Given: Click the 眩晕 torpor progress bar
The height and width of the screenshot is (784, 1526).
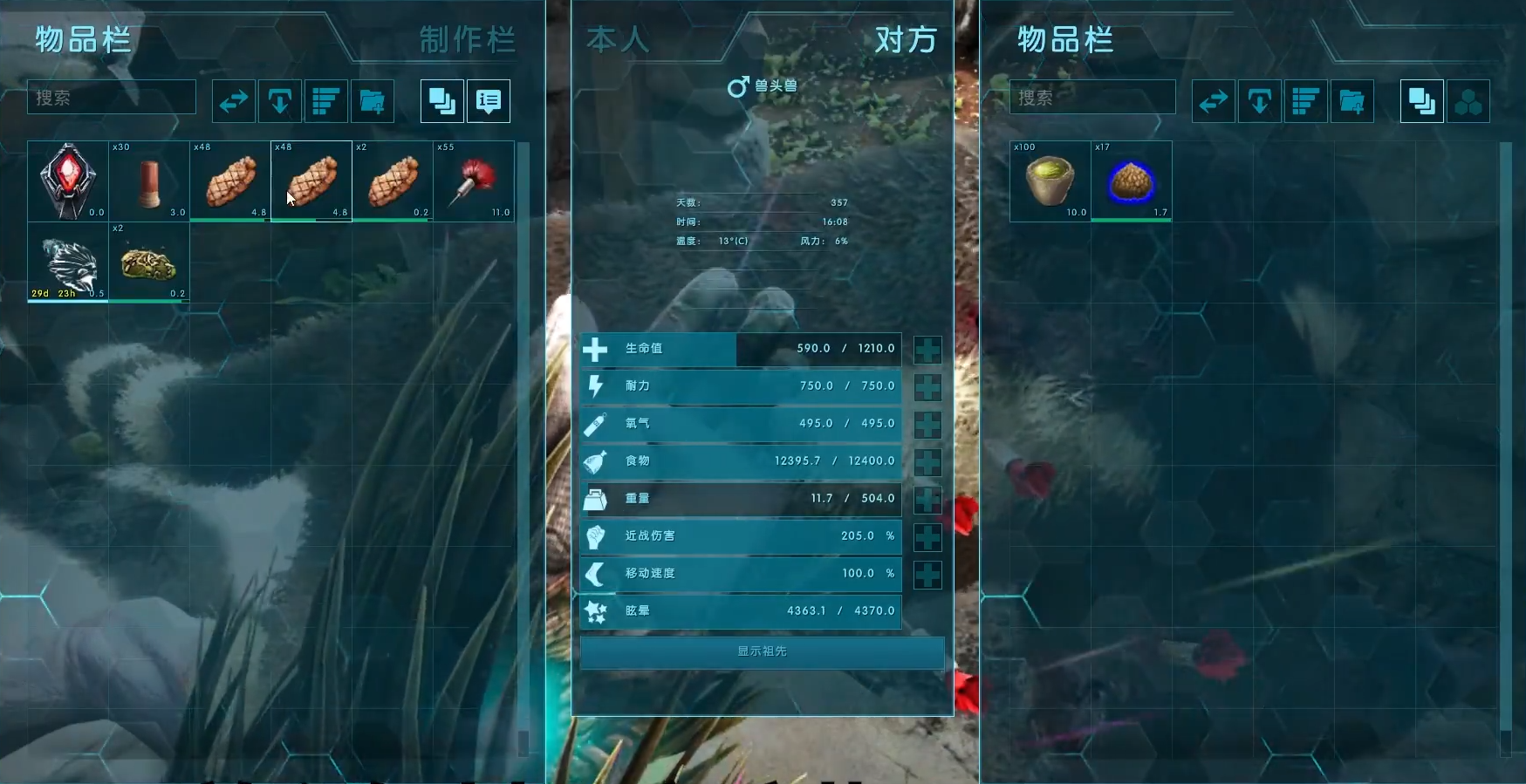Looking at the screenshot, I should (741, 610).
